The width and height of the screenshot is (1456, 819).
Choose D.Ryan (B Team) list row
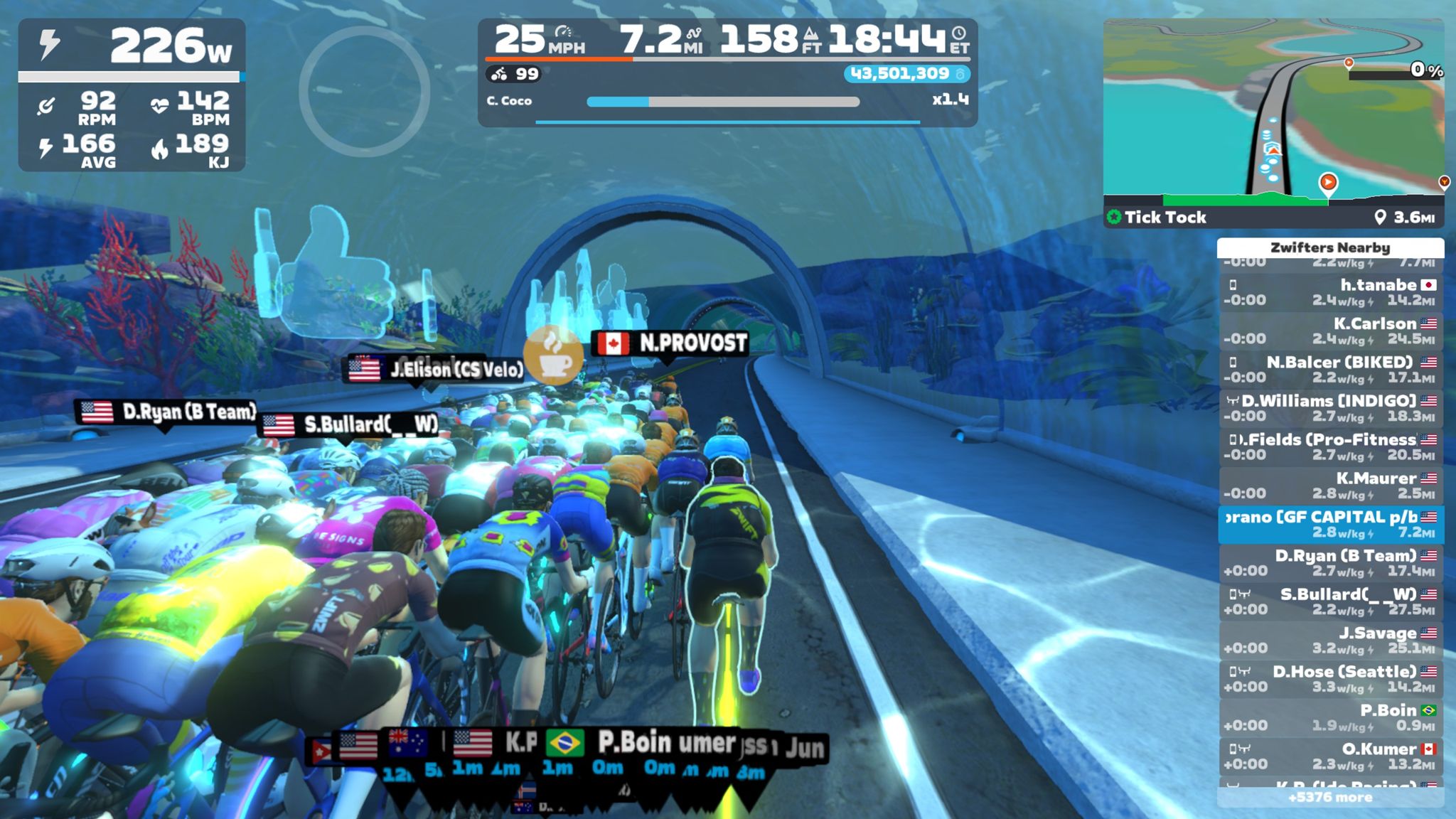click(x=1330, y=563)
